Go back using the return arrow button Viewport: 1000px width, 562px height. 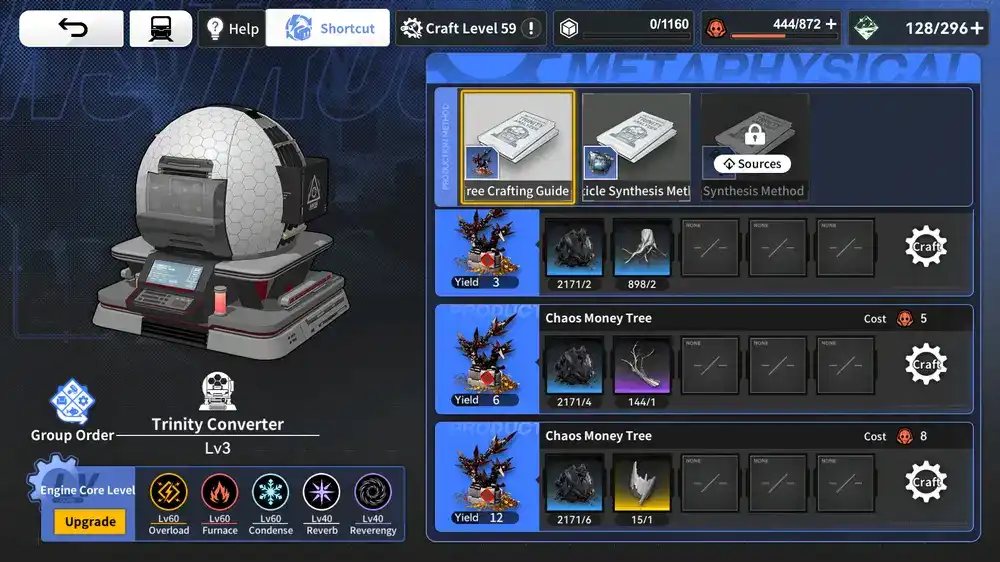[72, 29]
